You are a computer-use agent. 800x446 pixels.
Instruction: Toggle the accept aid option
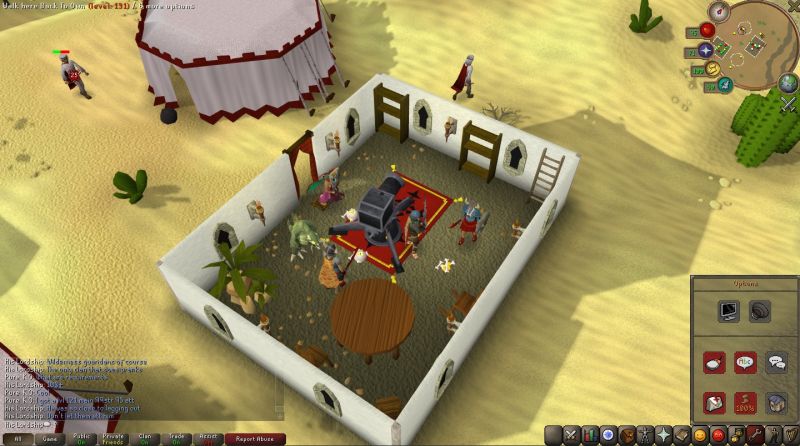(714, 403)
